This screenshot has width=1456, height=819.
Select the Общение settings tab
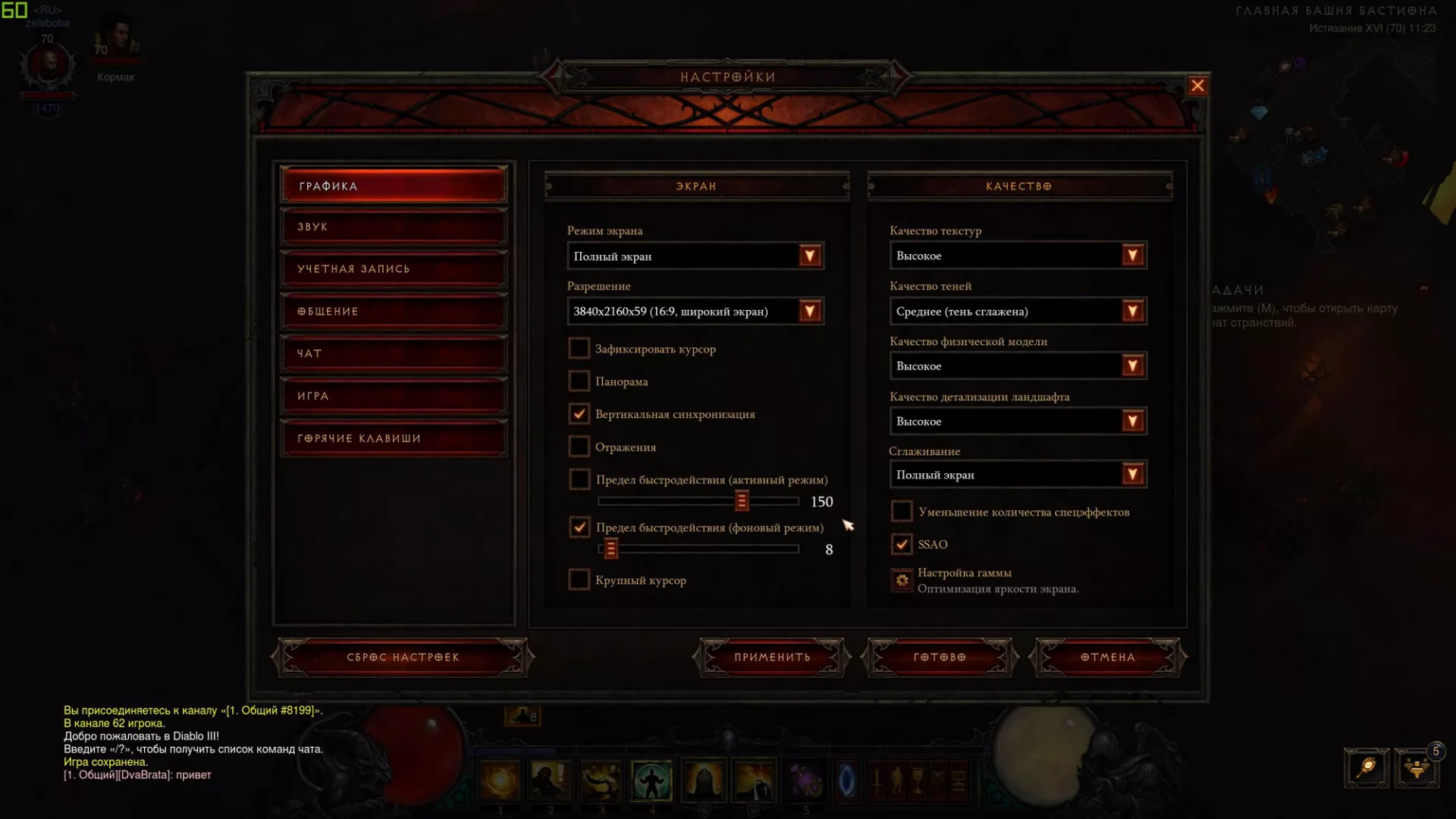[x=394, y=312]
